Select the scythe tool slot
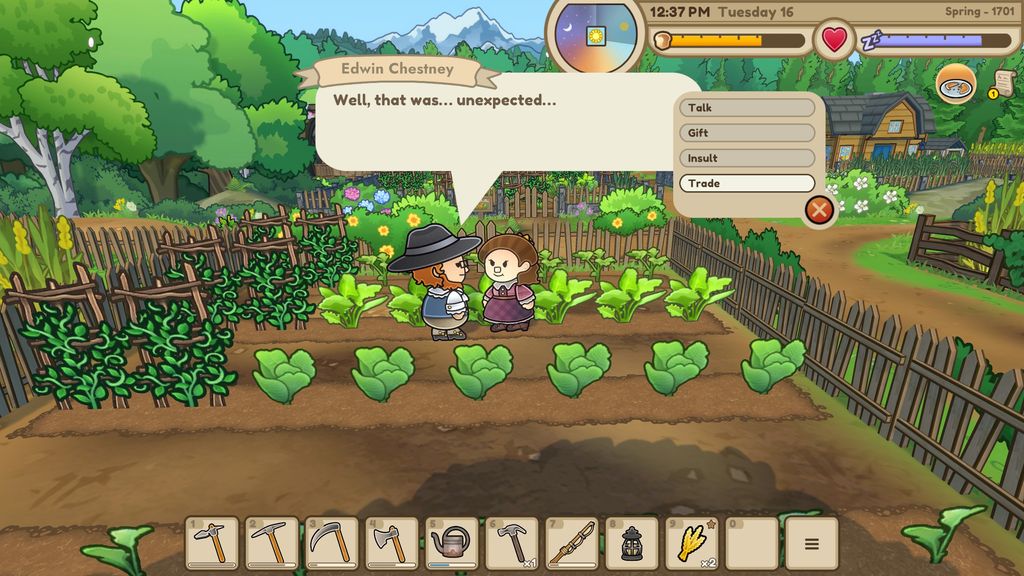The height and width of the screenshot is (576, 1024). click(x=332, y=543)
